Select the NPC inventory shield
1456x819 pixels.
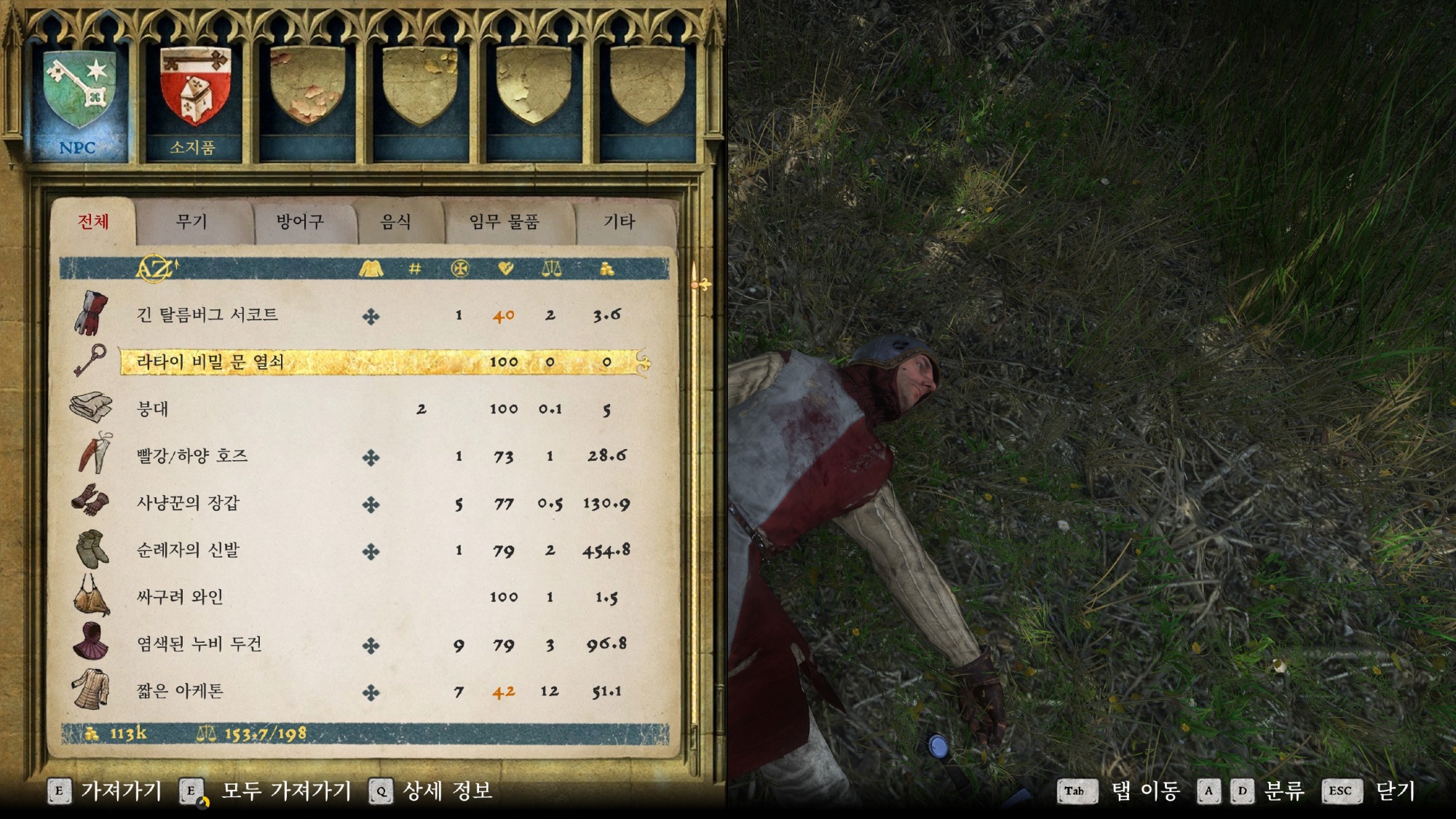(x=78, y=98)
